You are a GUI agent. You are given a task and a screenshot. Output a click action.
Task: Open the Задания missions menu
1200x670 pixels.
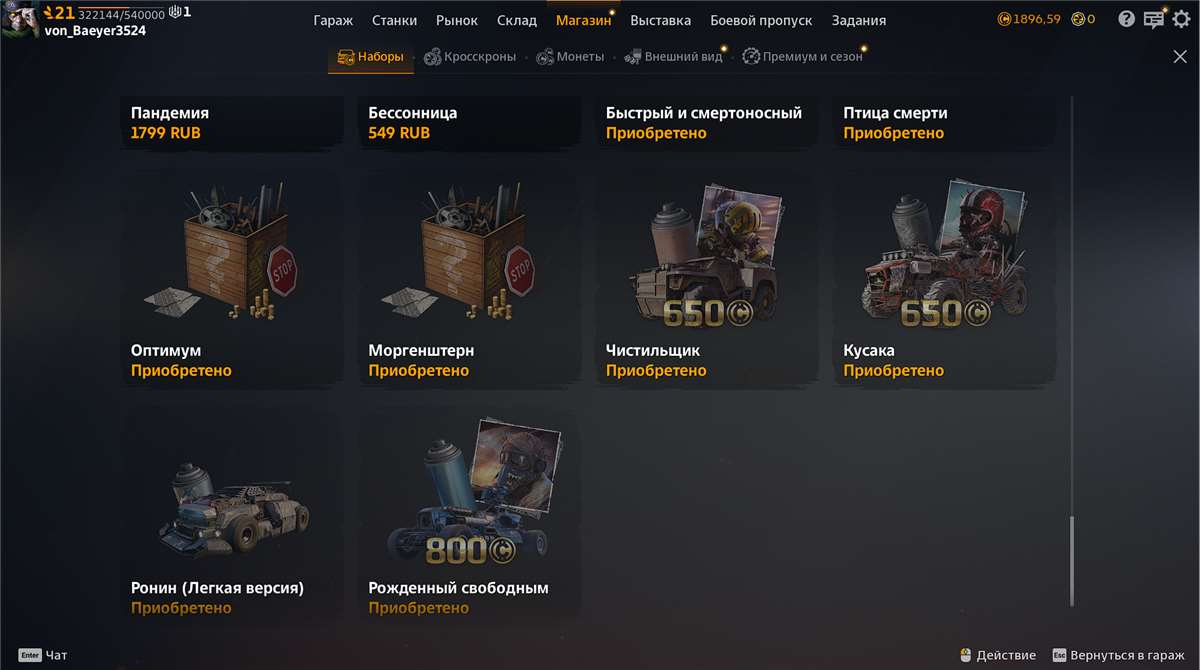[x=858, y=20]
